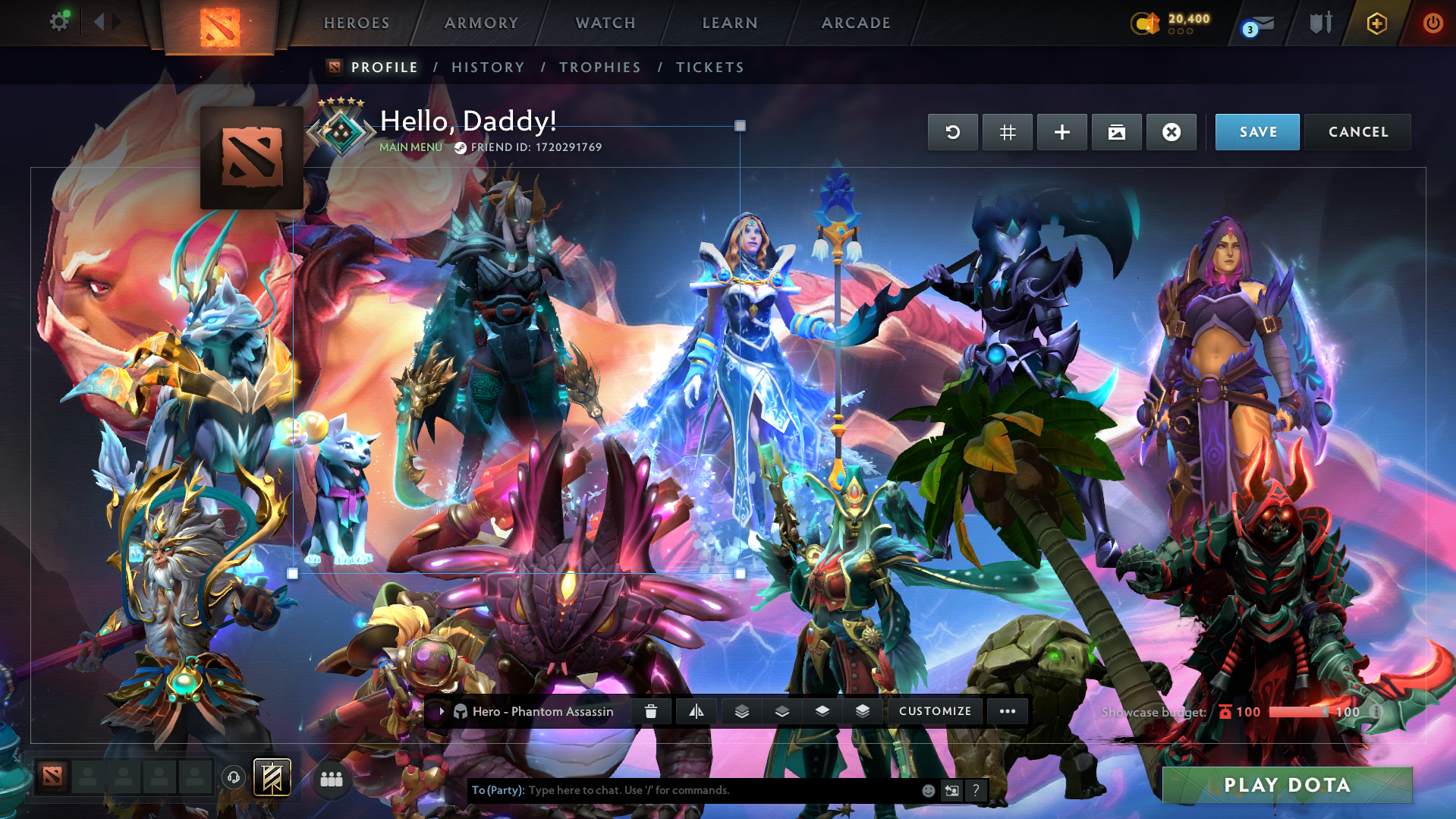Switch to the History tab

488,68
